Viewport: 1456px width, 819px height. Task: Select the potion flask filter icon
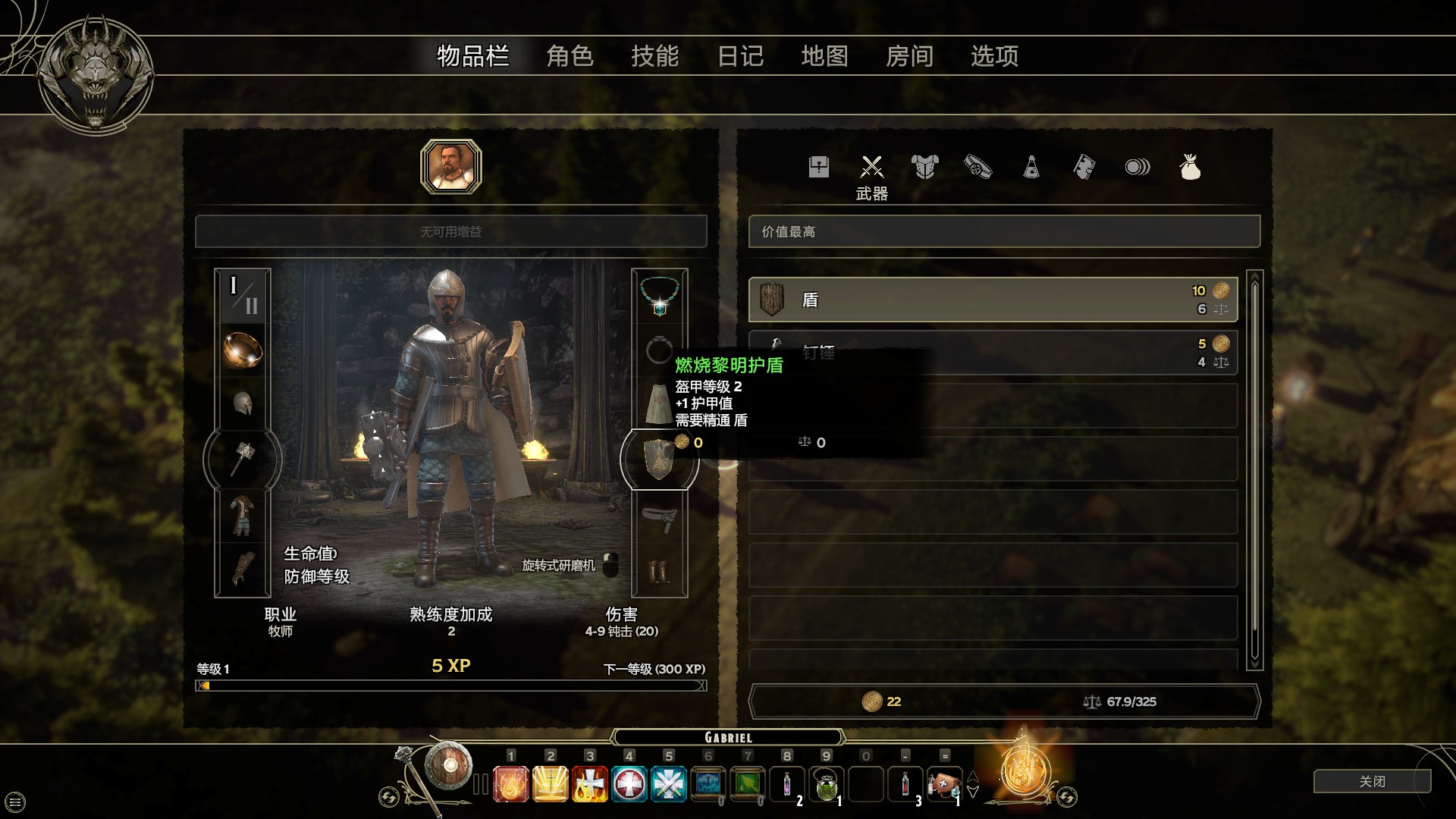coord(1030,167)
